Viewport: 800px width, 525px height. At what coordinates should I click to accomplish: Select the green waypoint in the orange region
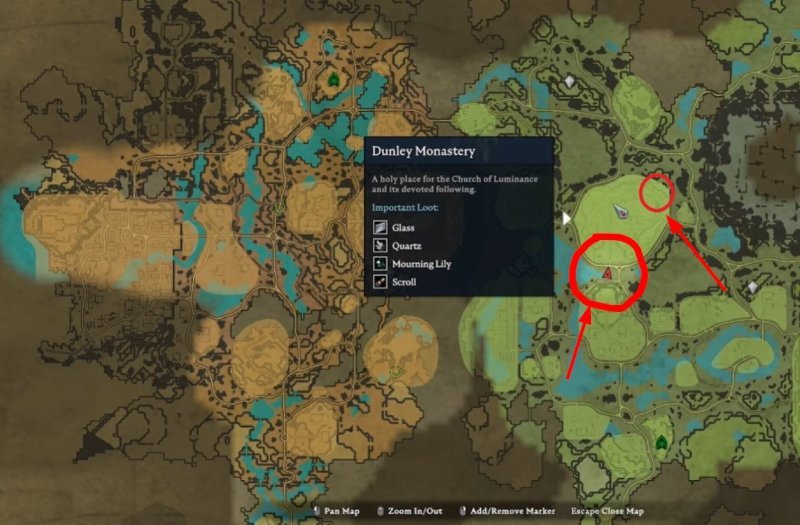pyautogui.click(x=332, y=80)
